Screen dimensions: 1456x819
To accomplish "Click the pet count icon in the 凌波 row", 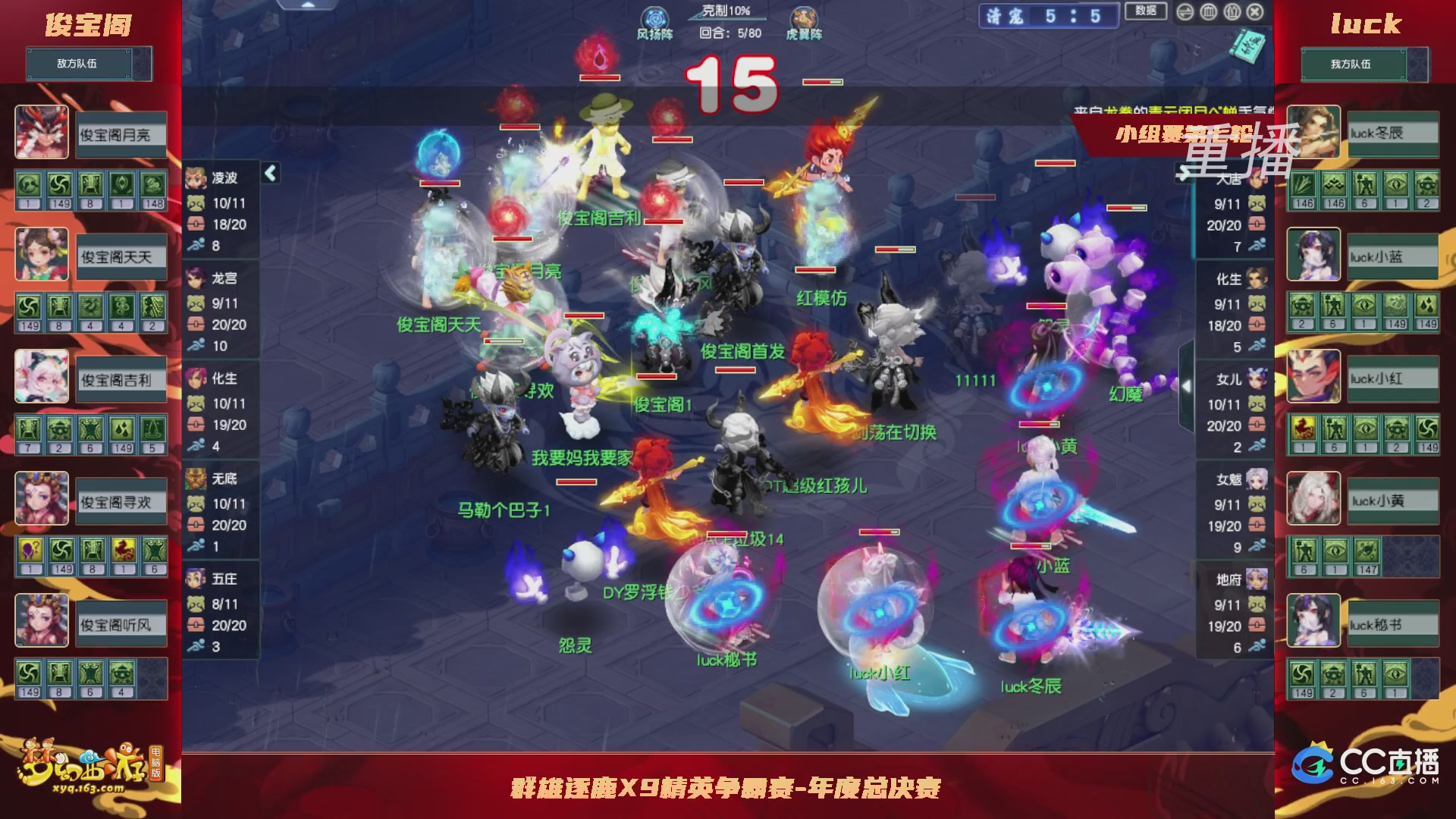I will pyautogui.click(x=196, y=204).
